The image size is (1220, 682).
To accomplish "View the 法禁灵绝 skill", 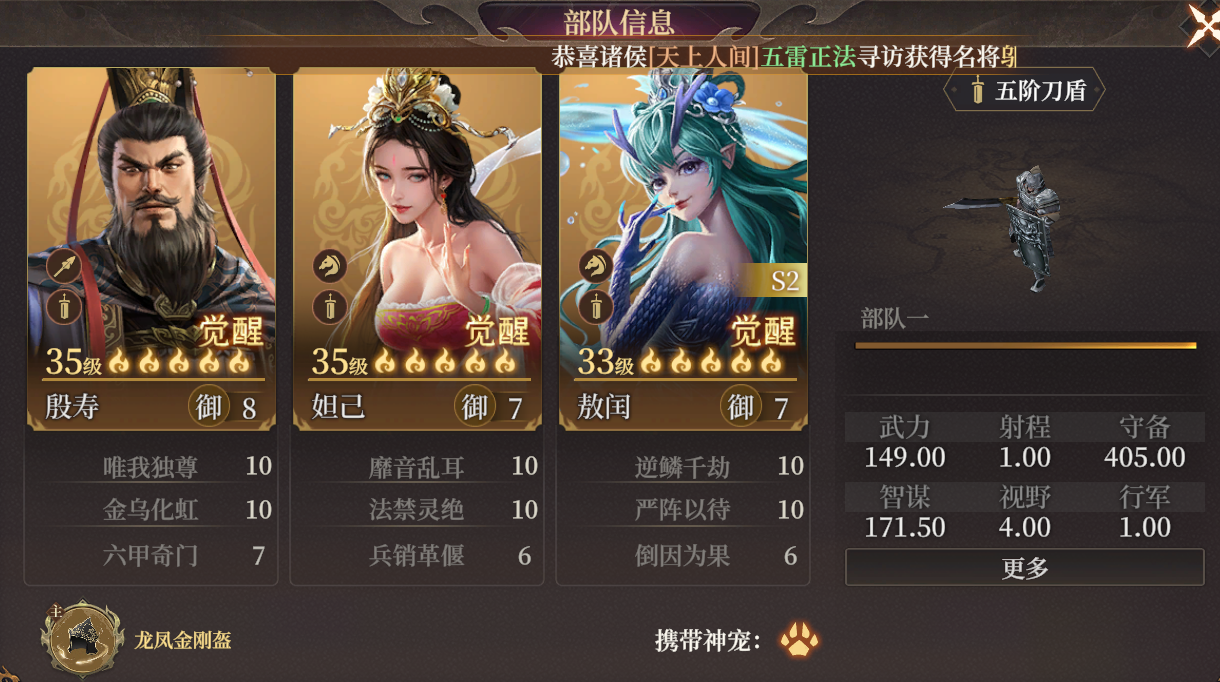I will (x=416, y=510).
